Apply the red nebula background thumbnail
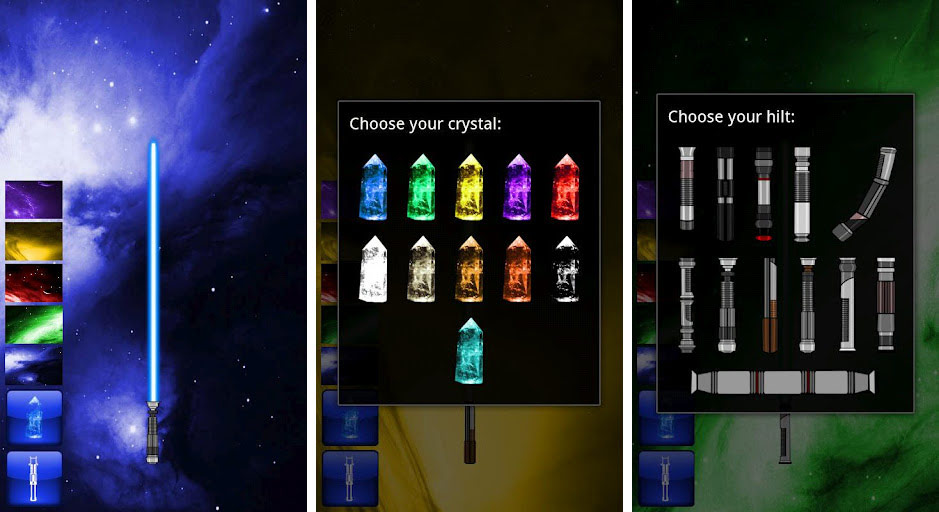The width and height of the screenshot is (939, 512). click(34, 283)
